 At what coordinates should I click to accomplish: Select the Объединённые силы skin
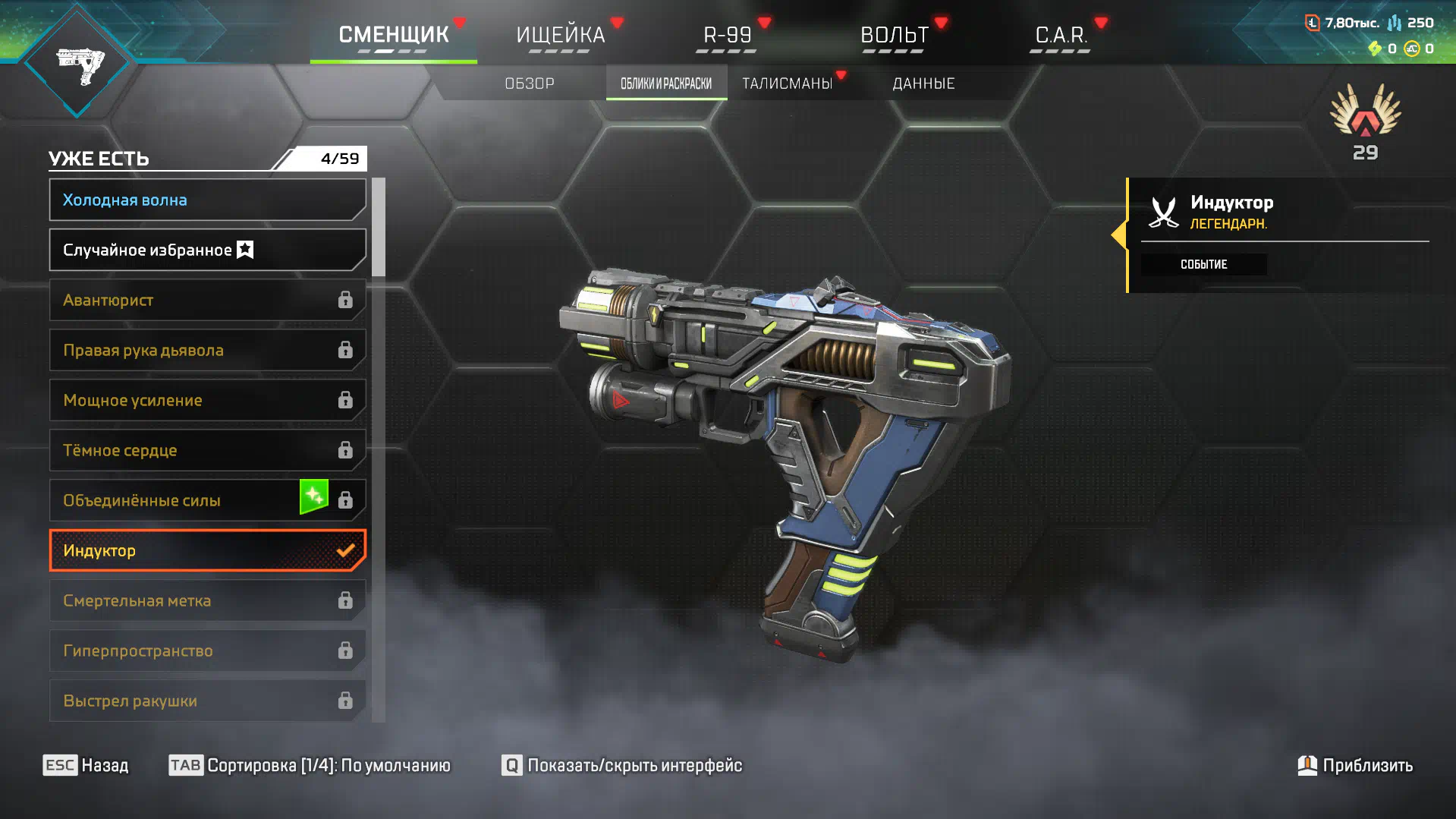(175, 501)
